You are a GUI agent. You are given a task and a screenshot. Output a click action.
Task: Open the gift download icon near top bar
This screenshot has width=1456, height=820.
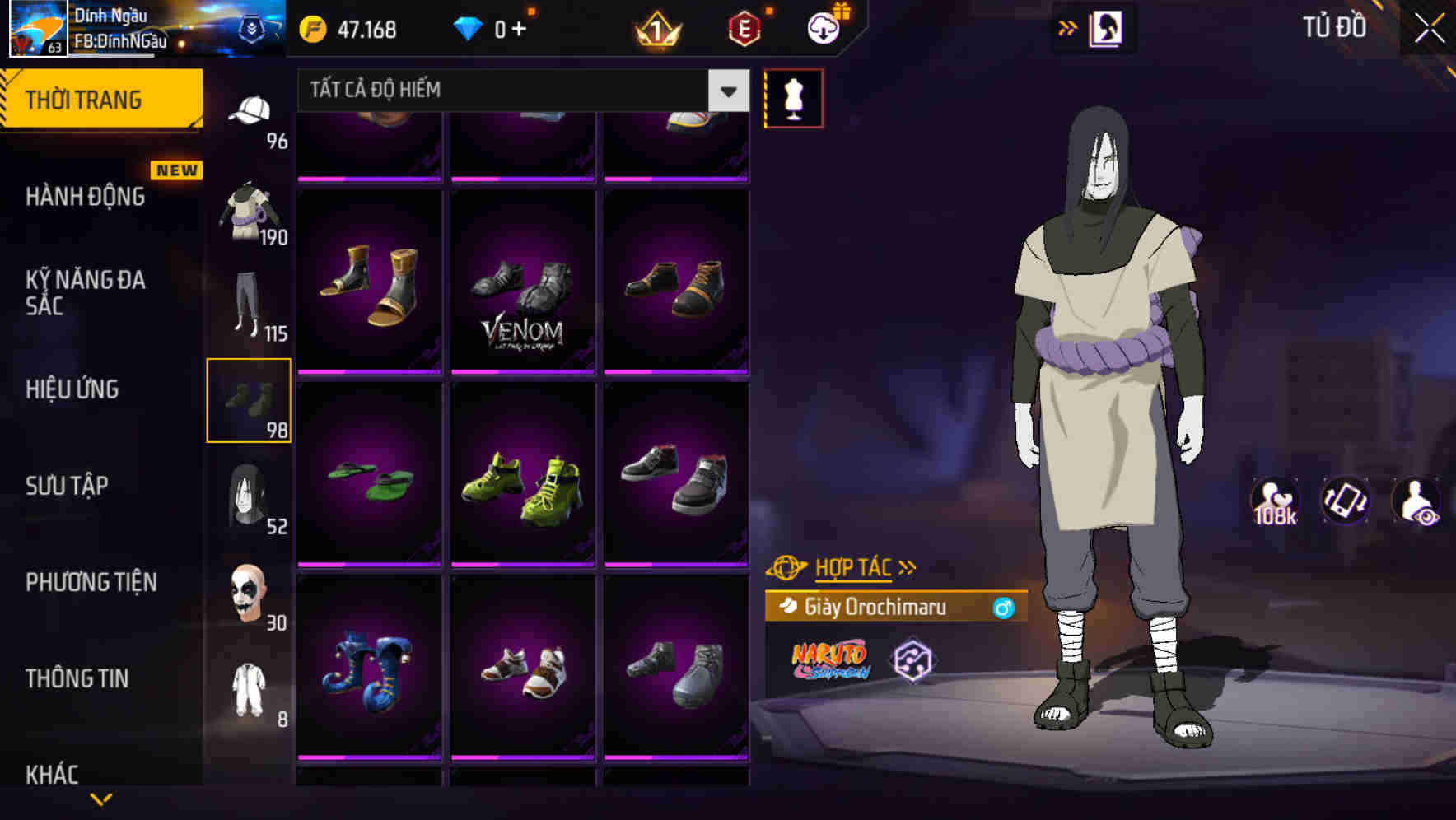[824, 27]
